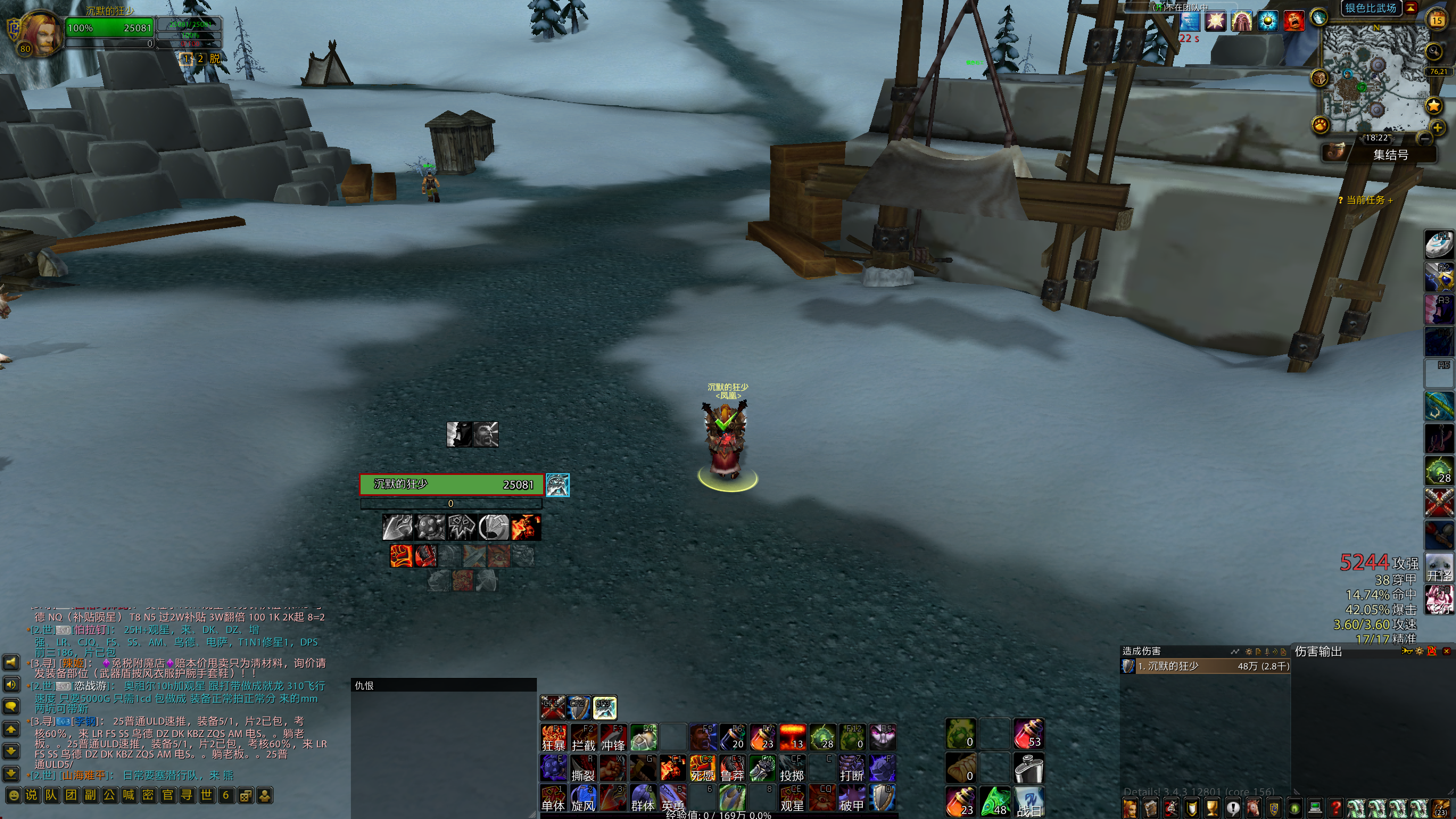
Task: Choose the 世 world channel button
Action: point(206,795)
